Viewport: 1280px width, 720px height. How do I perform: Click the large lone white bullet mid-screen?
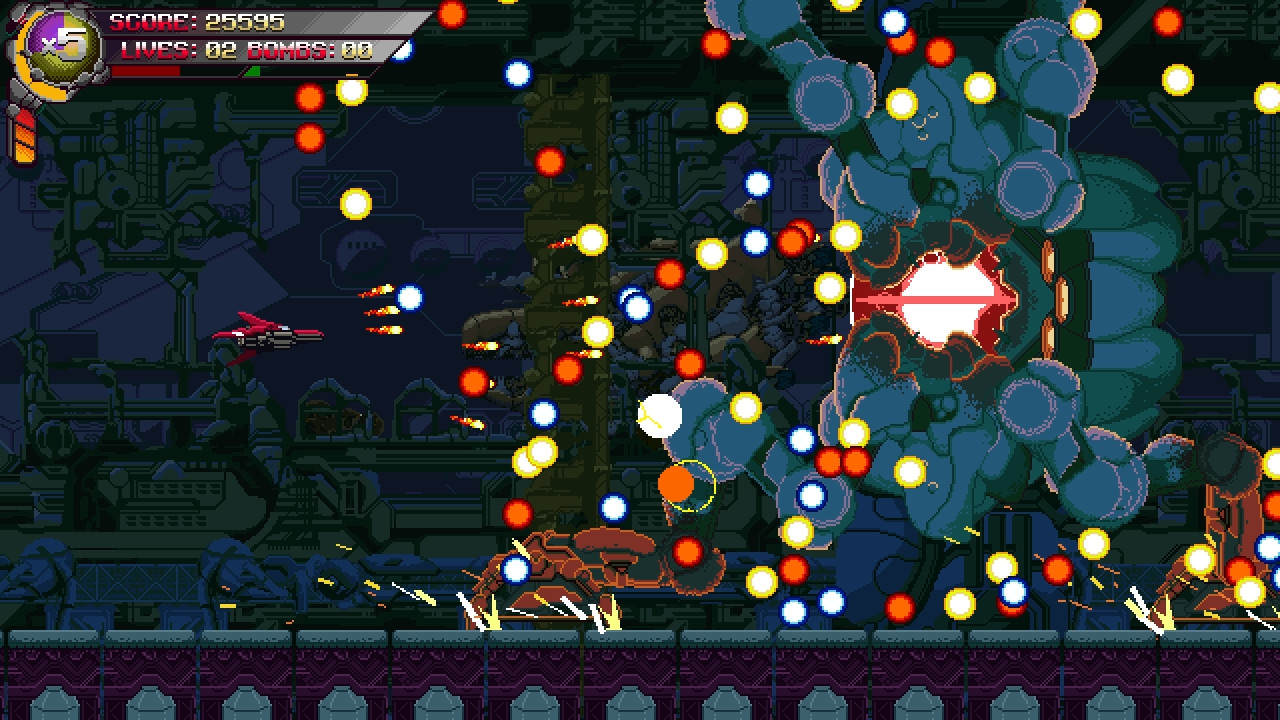pyautogui.click(x=662, y=415)
